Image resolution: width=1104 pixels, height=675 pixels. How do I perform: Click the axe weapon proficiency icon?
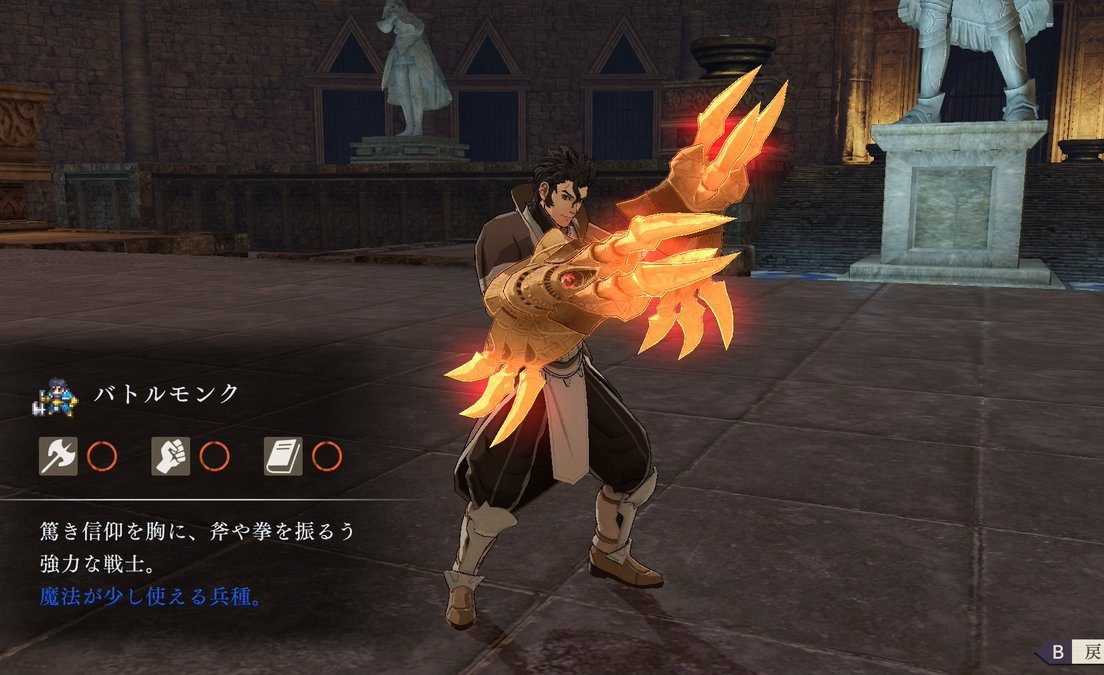tap(58, 456)
